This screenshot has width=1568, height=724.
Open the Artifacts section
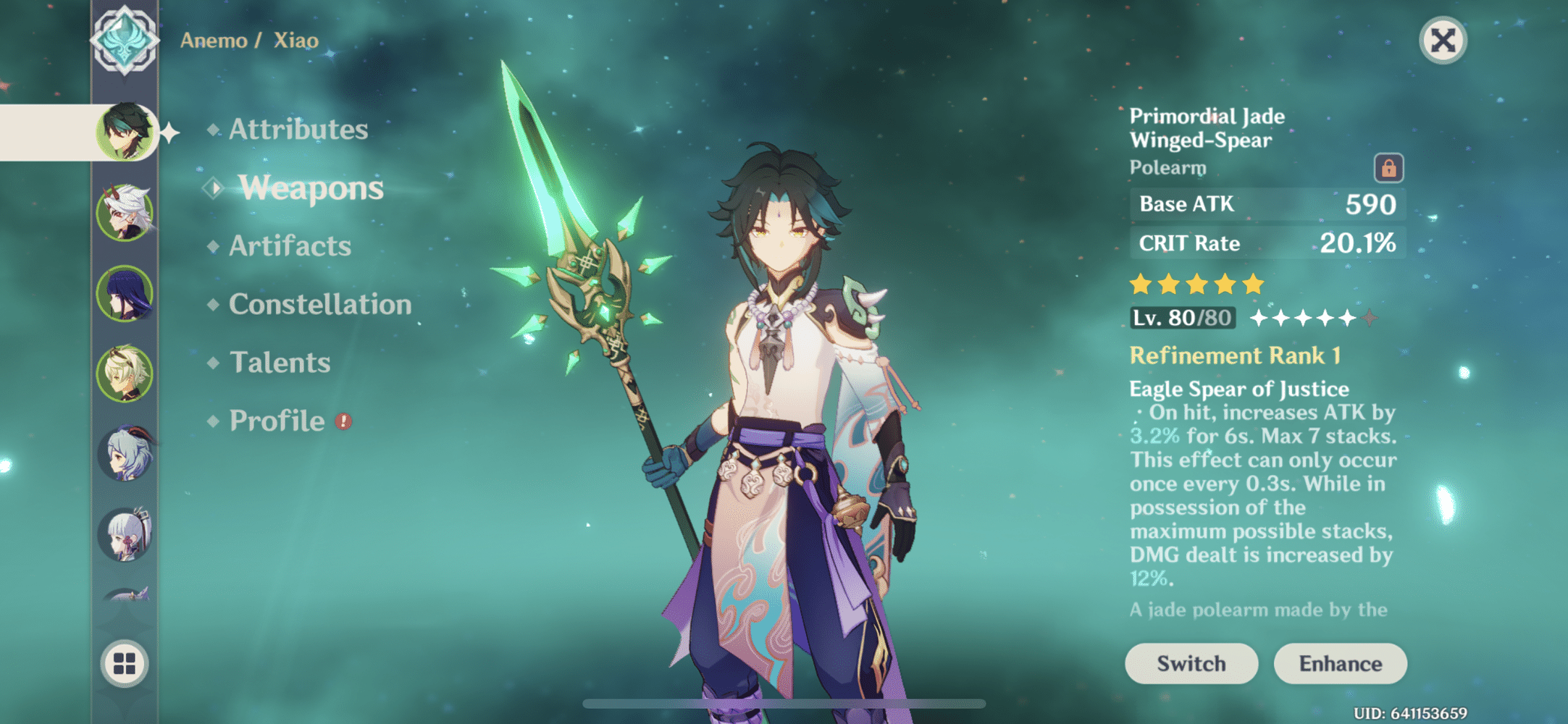288,246
